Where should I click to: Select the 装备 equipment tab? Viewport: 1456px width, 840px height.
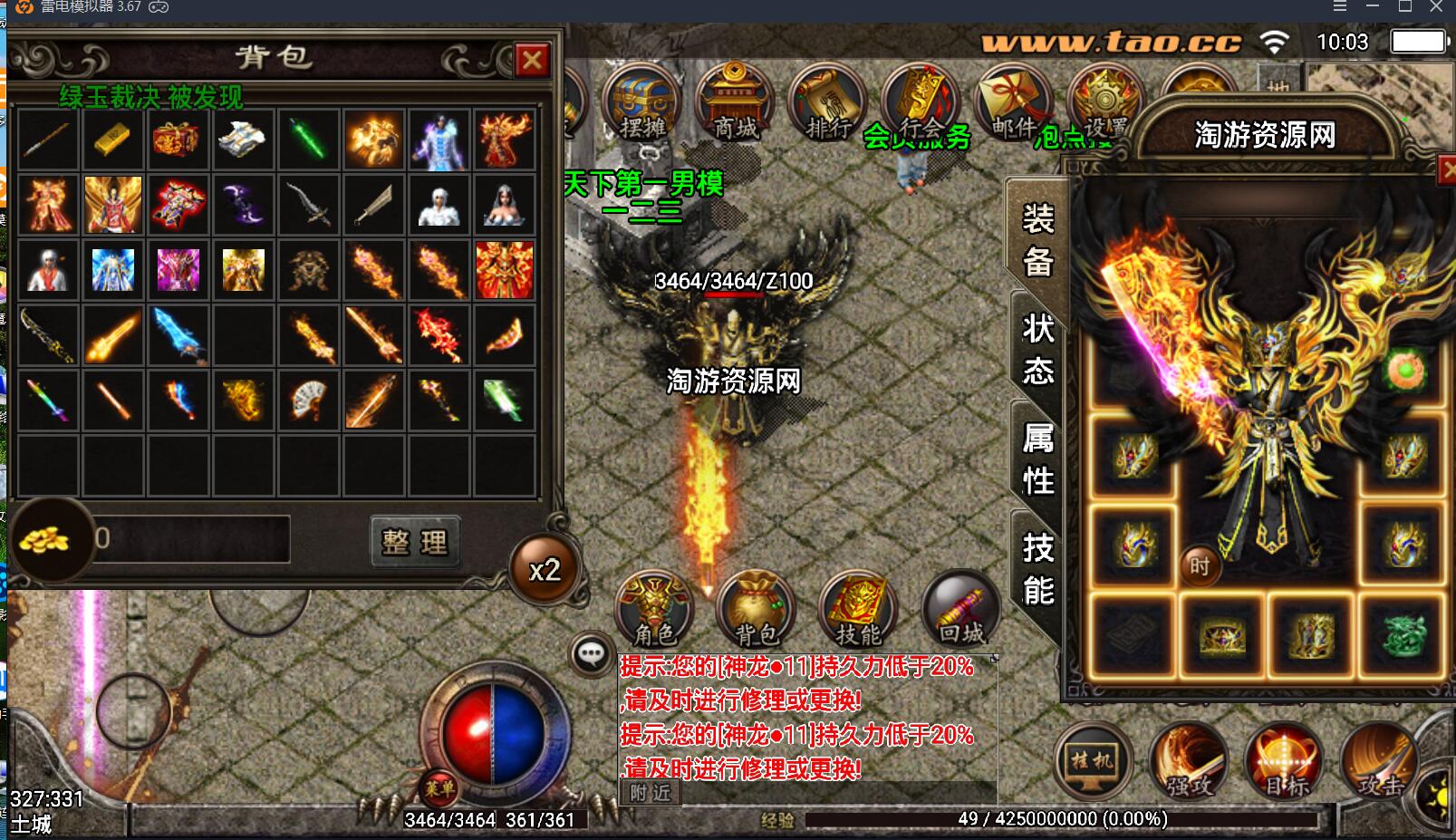pyautogui.click(x=1037, y=240)
